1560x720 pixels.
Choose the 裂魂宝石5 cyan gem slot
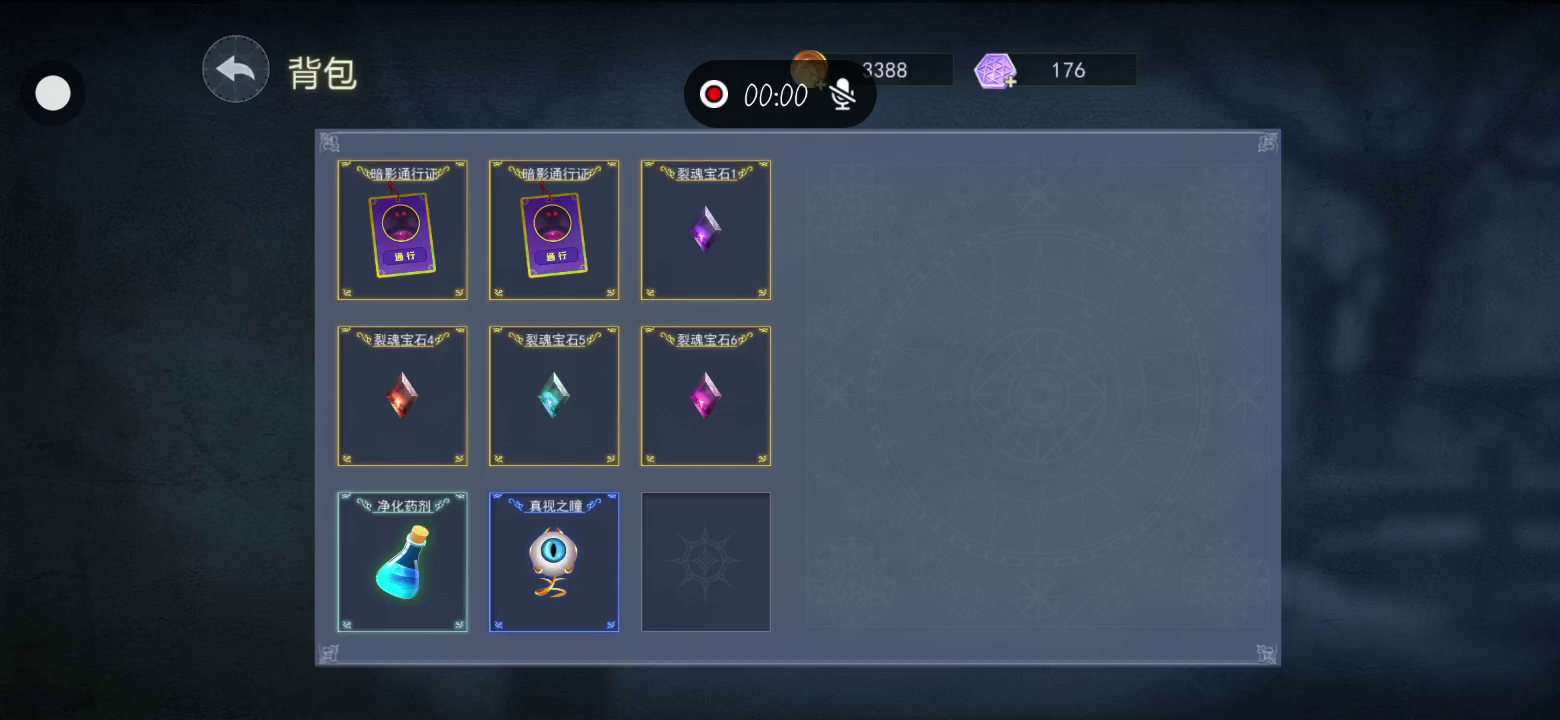[x=553, y=396]
